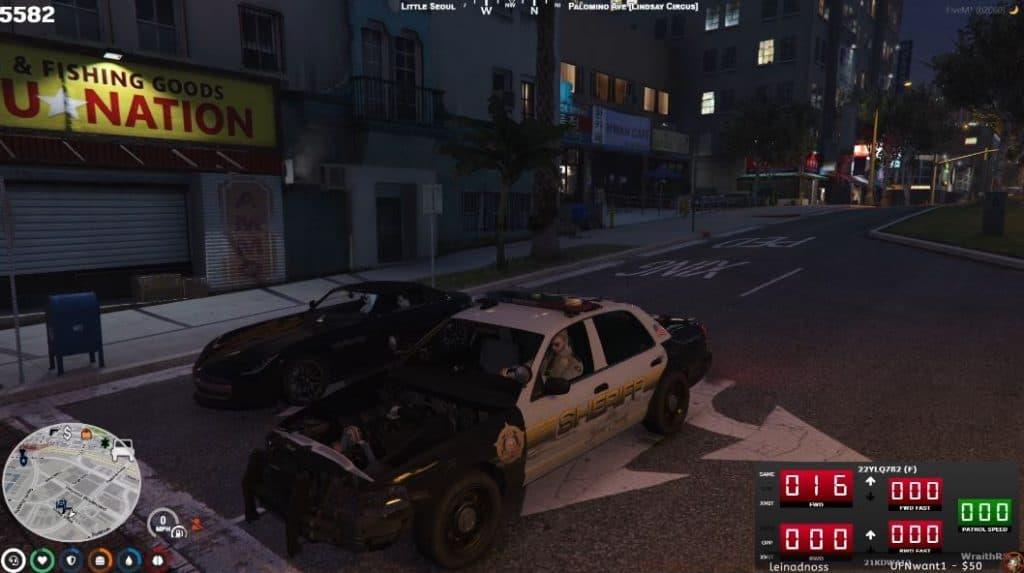Select the dollar sign marker on the minimap
Viewport: 1024px width, 573px height.
[x=66, y=432]
